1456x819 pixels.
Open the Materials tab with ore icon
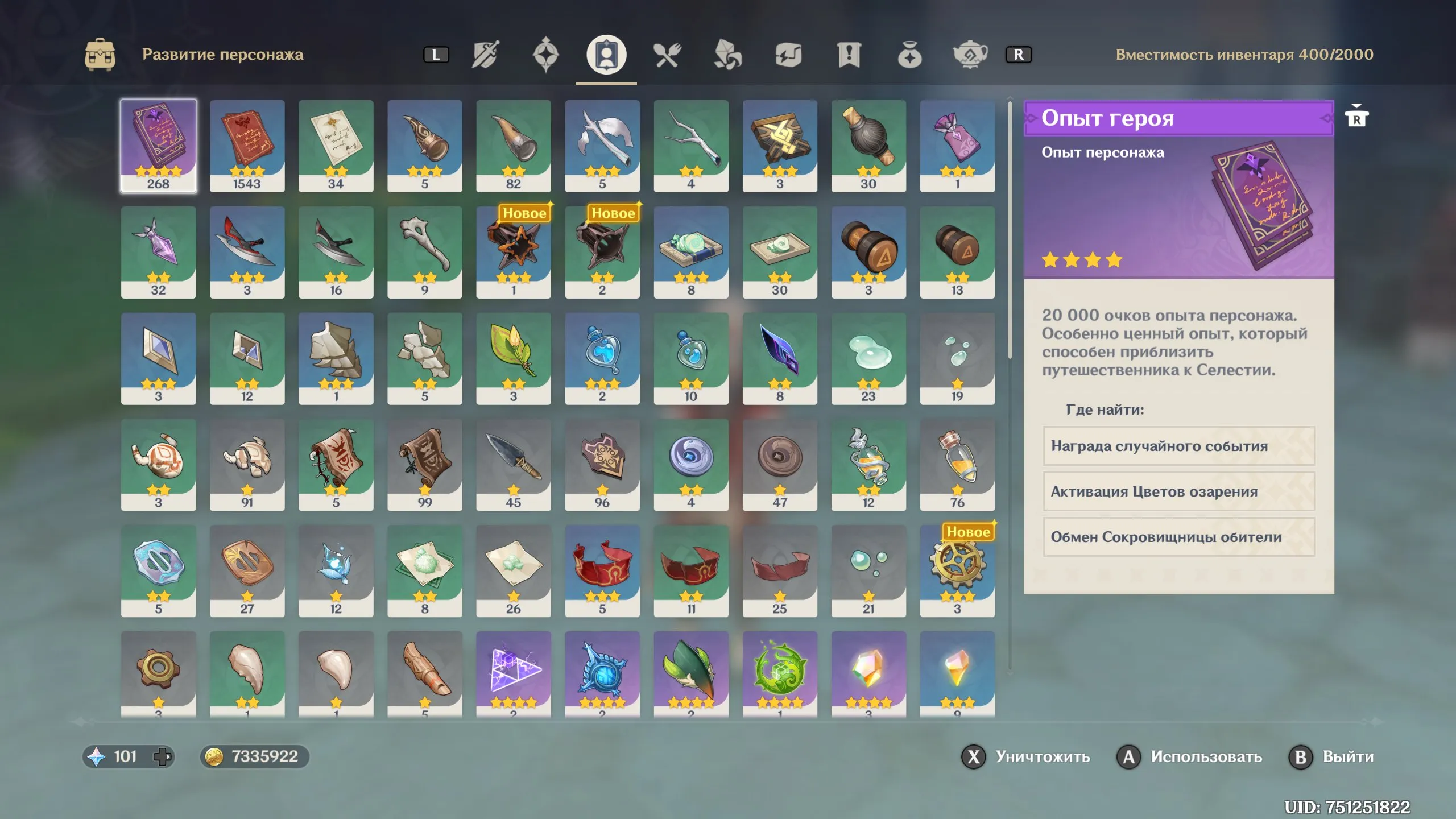point(727,55)
